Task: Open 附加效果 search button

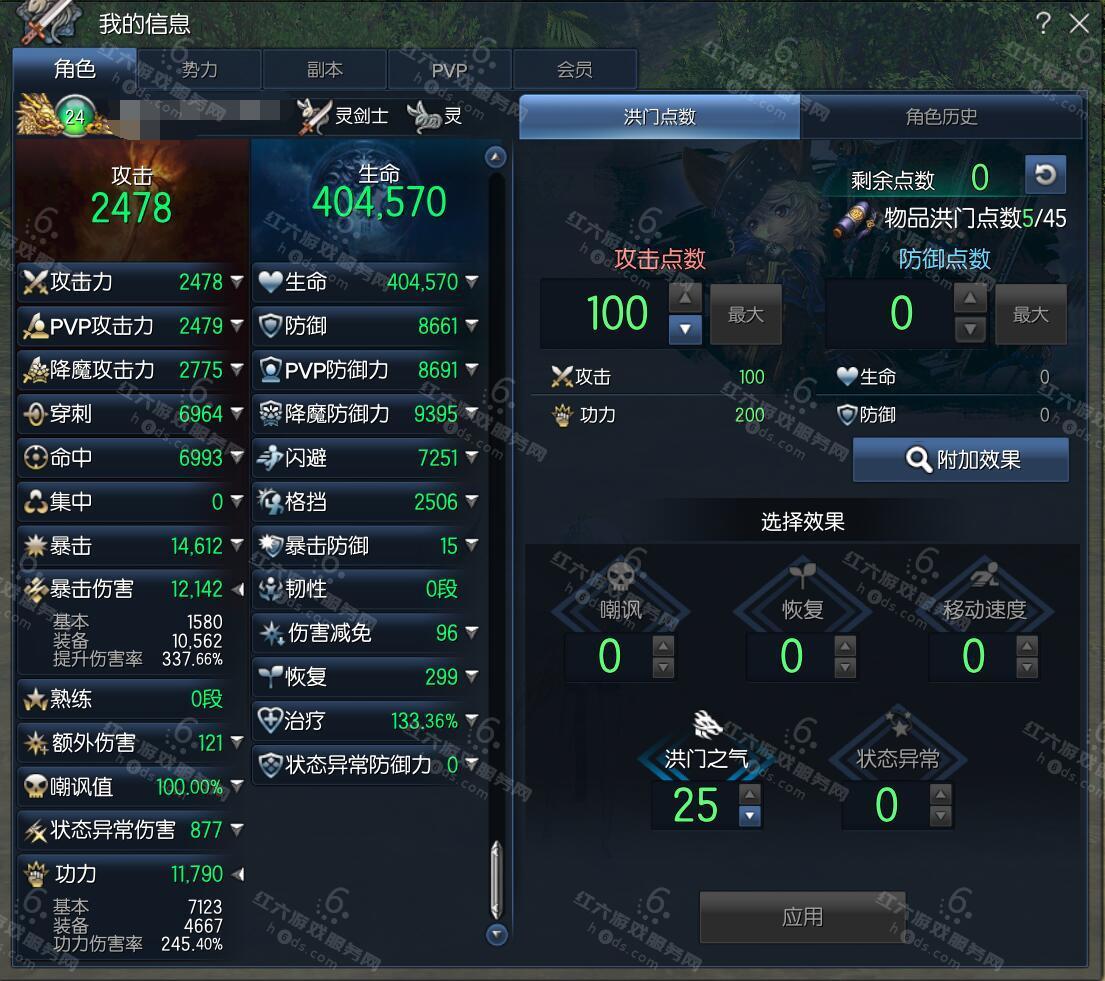Action: coord(961,460)
